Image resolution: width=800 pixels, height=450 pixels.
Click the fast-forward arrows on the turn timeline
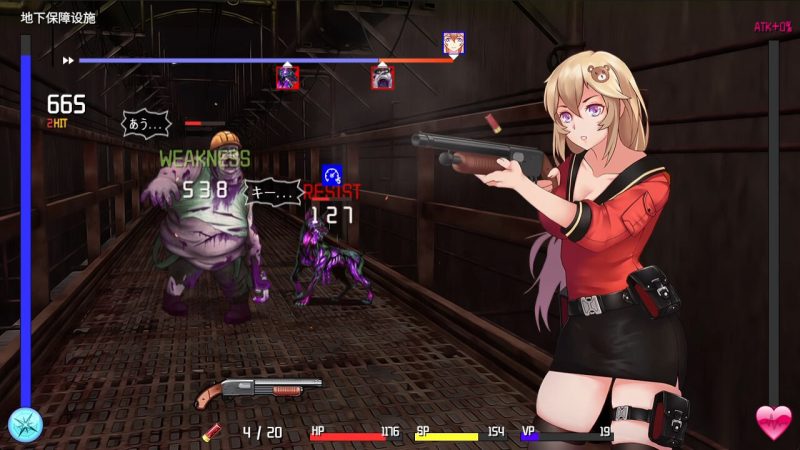[68, 60]
